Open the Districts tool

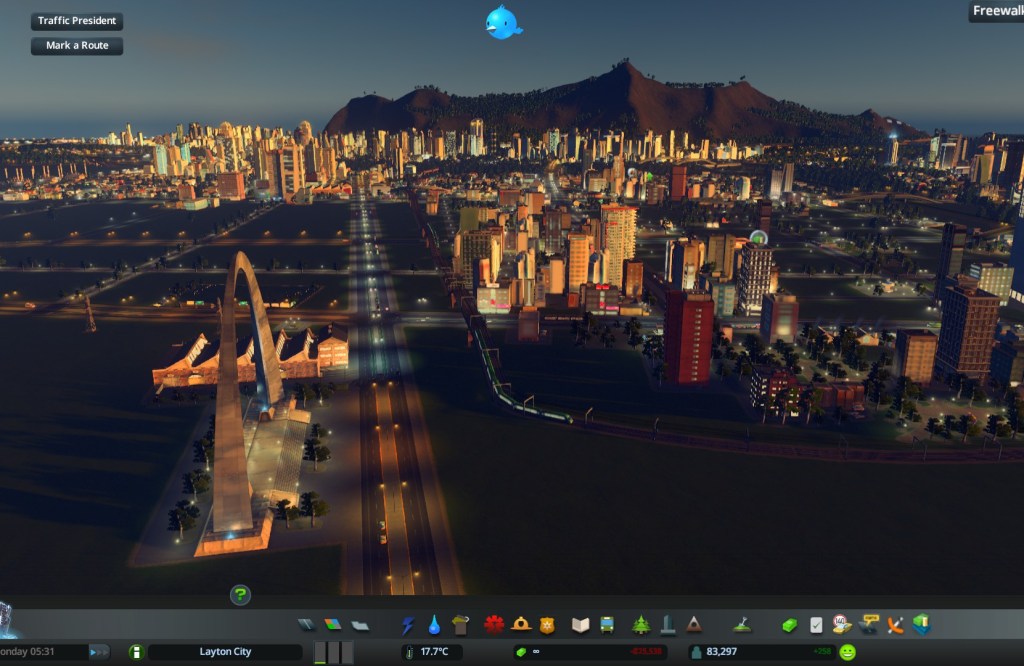360,625
